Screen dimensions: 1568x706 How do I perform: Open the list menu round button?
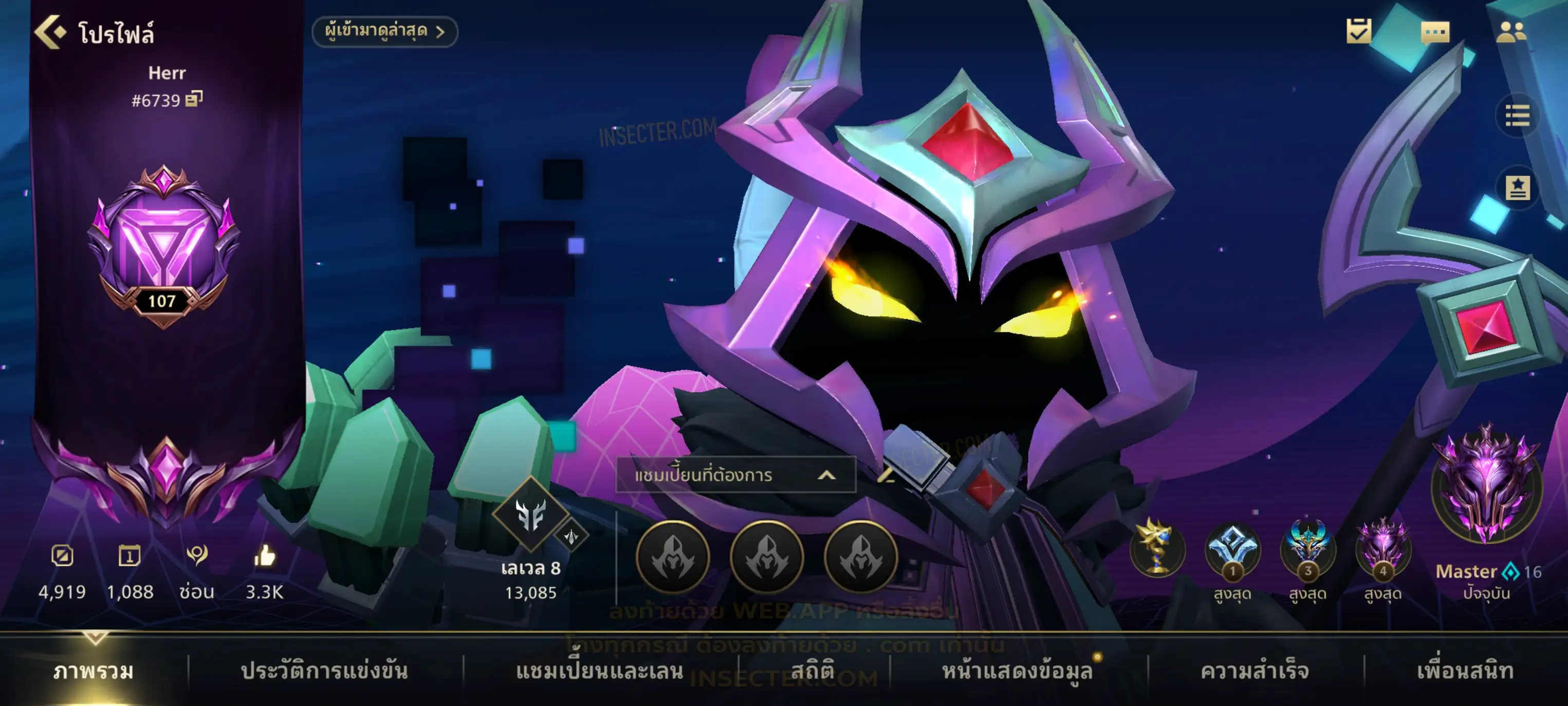pos(1517,115)
